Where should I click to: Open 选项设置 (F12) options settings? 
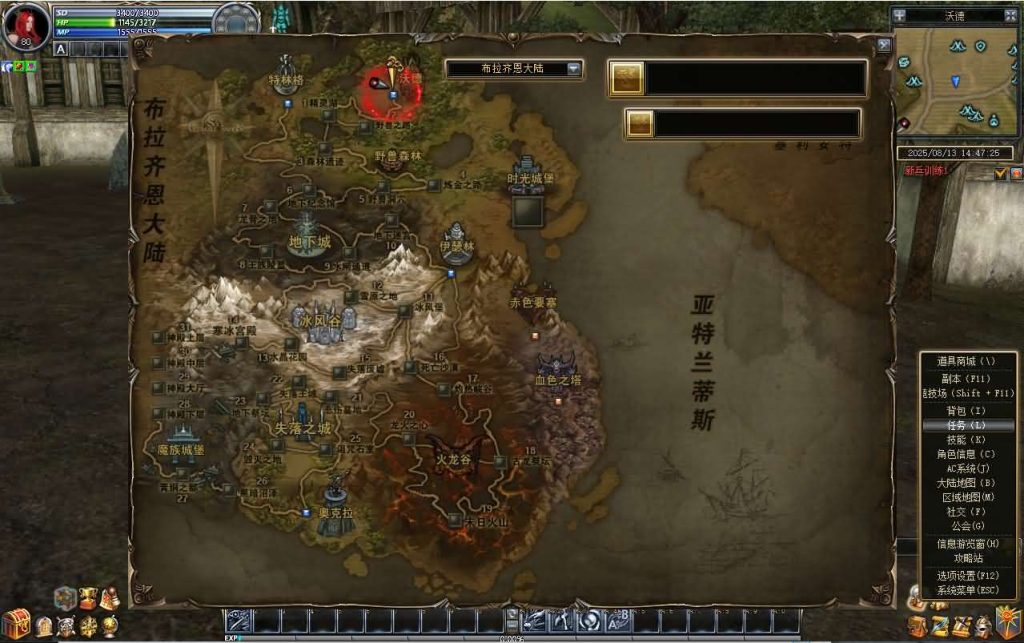pyautogui.click(x=967, y=576)
